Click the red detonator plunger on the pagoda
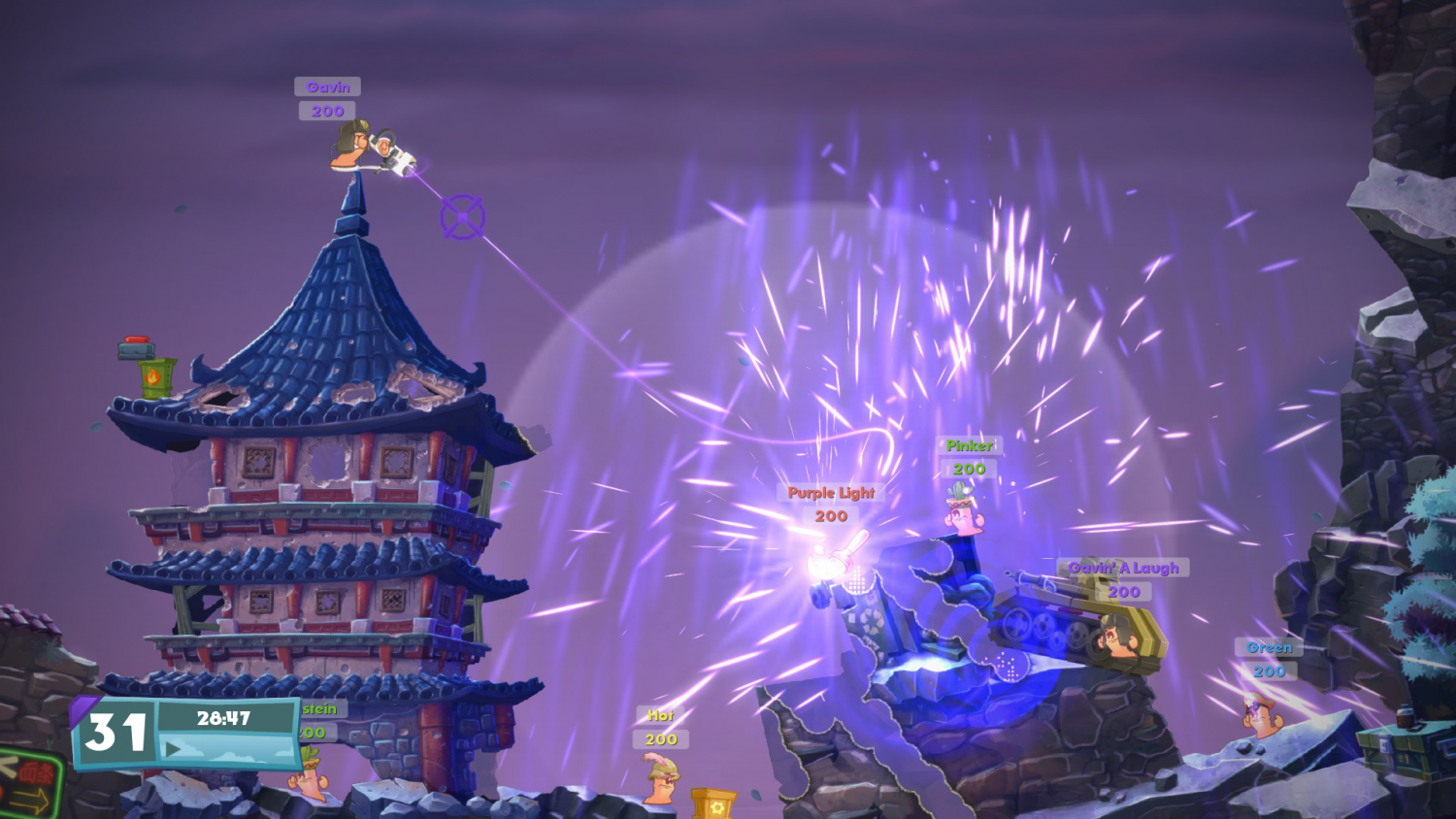 (x=136, y=342)
